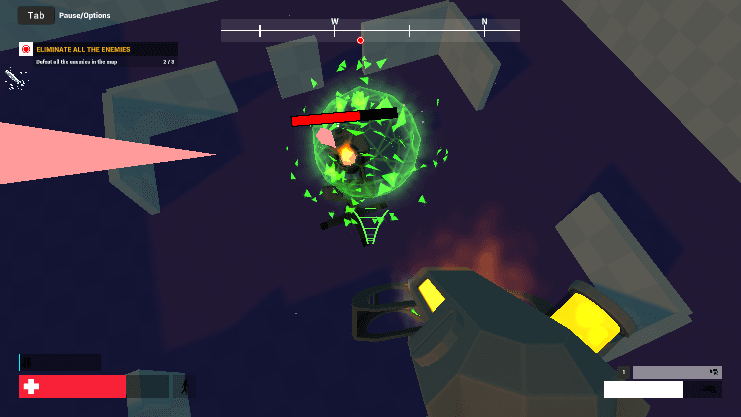741x417 pixels.
Task: Click the compass heading bar
Action: tap(370, 30)
